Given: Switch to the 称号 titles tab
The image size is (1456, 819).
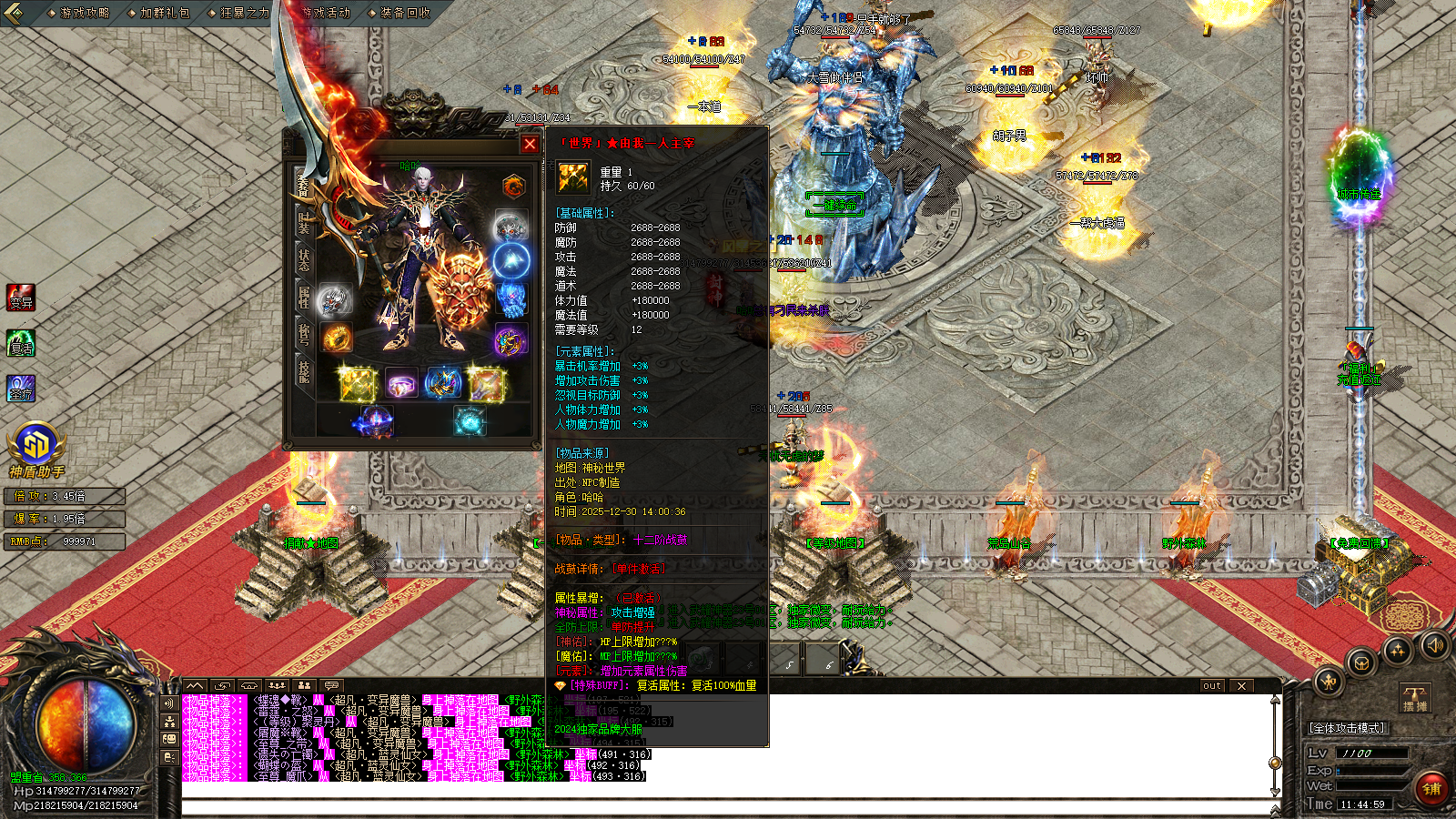Looking at the screenshot, I should 303,334.
